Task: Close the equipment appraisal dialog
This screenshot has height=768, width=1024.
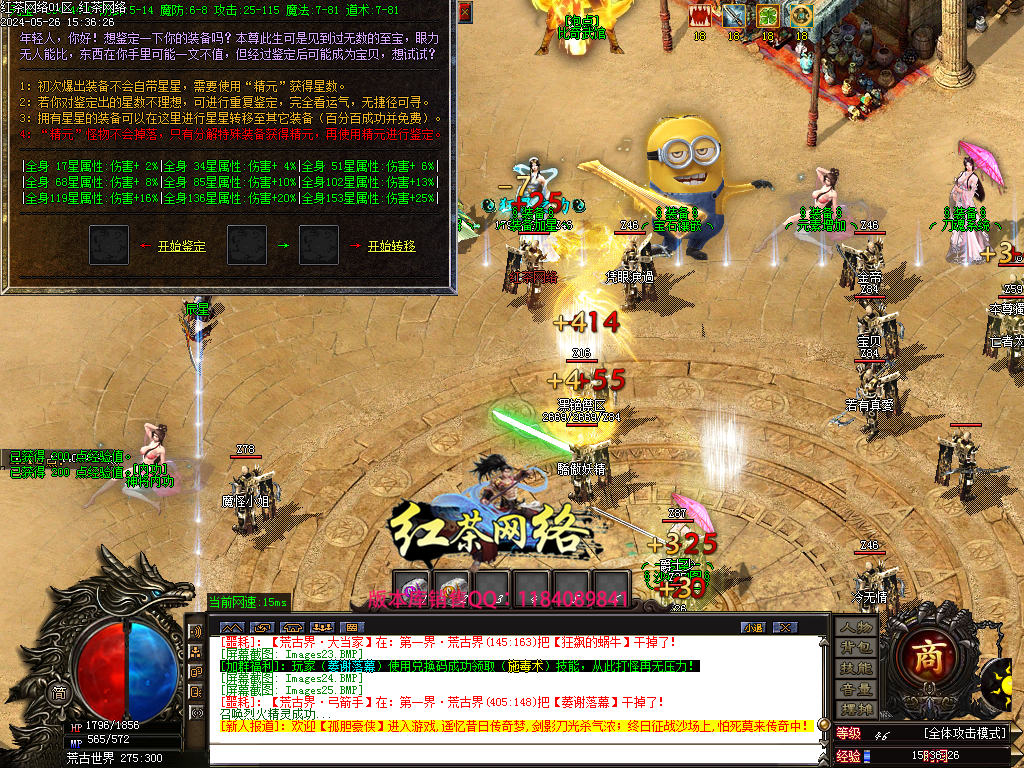Action: 465,11
